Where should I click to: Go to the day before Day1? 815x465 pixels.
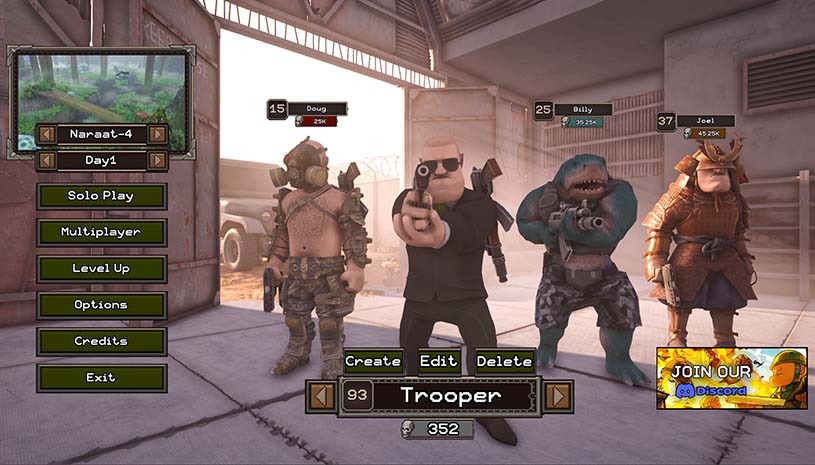[x=46, y=160]
